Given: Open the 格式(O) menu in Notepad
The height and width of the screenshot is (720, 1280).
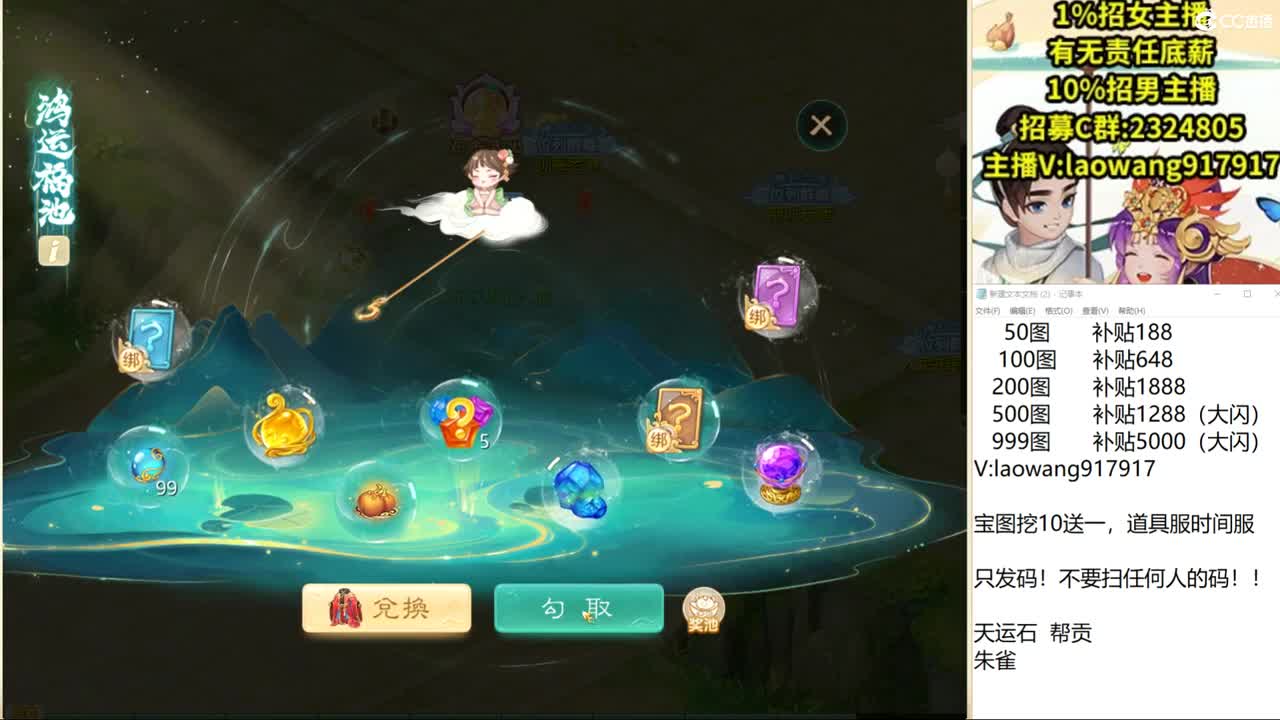Looking at the screenshot, I should [1058, 311].
